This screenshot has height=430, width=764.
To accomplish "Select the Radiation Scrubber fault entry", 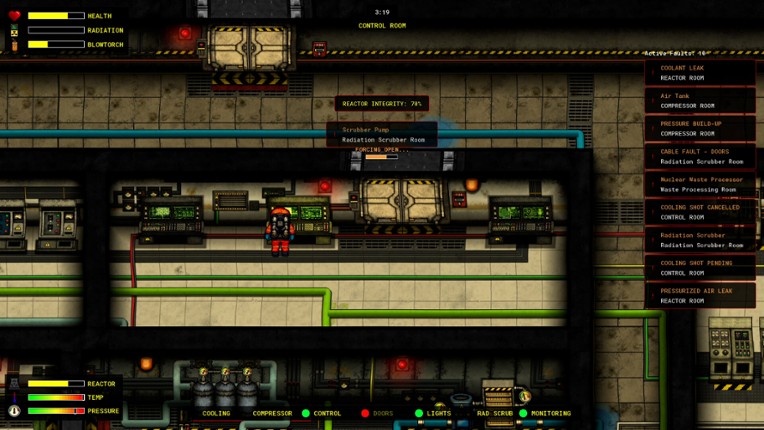I will click(x=700, y=240).
